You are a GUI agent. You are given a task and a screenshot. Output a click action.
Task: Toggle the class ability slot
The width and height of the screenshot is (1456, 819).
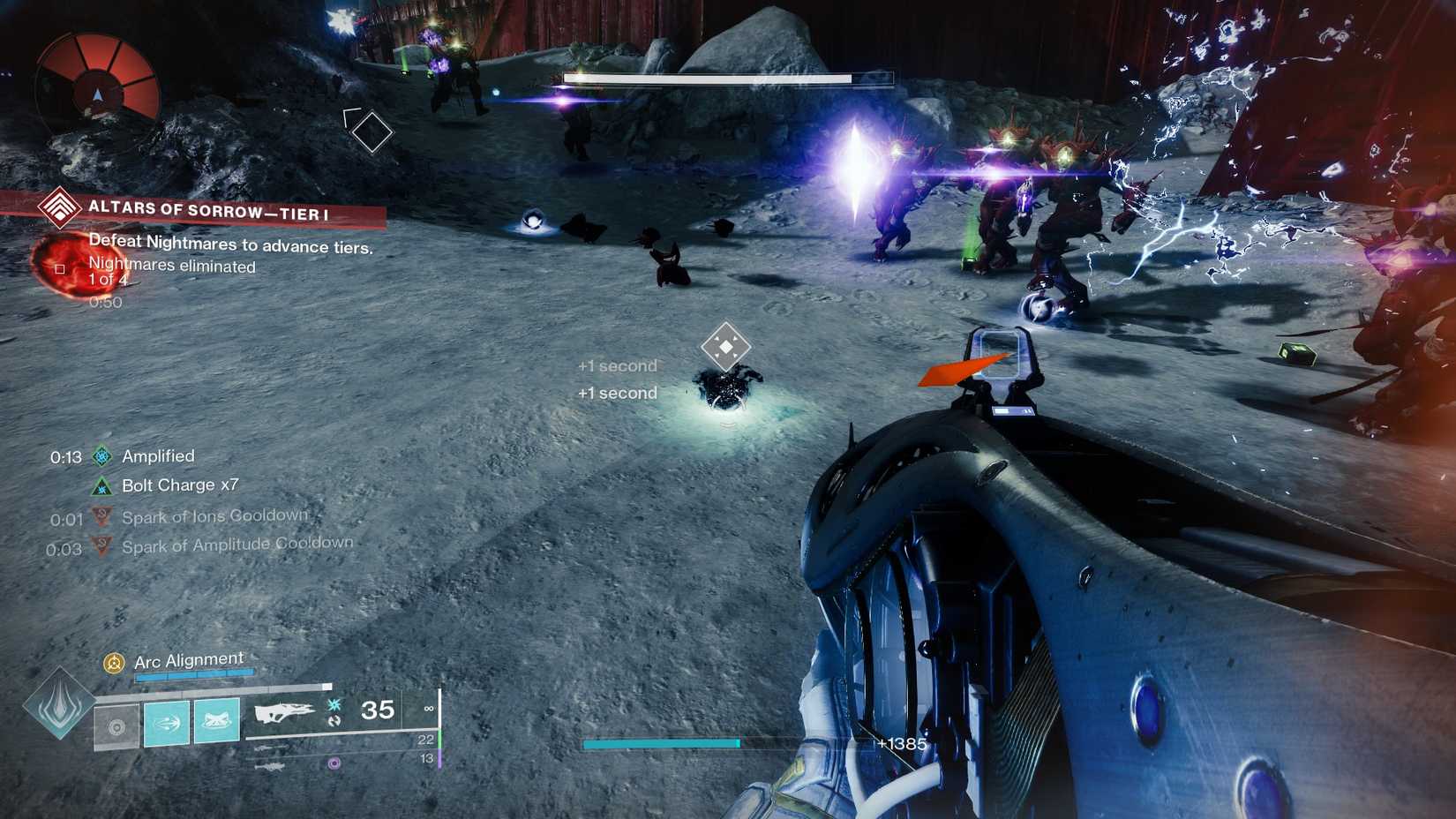pyautogui.click(x=116, y=727)
